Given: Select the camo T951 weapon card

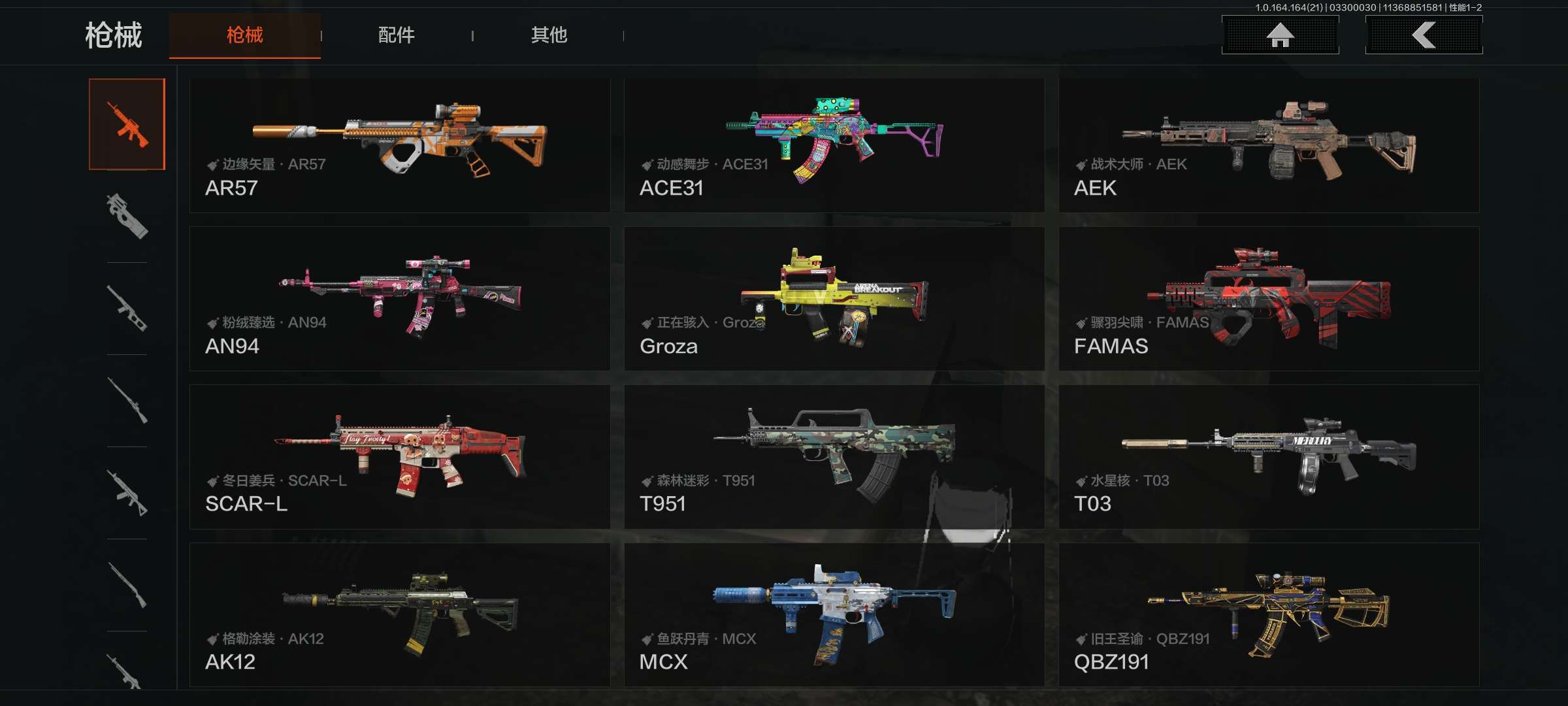Looking at the screenshot, I should (834, 457).
